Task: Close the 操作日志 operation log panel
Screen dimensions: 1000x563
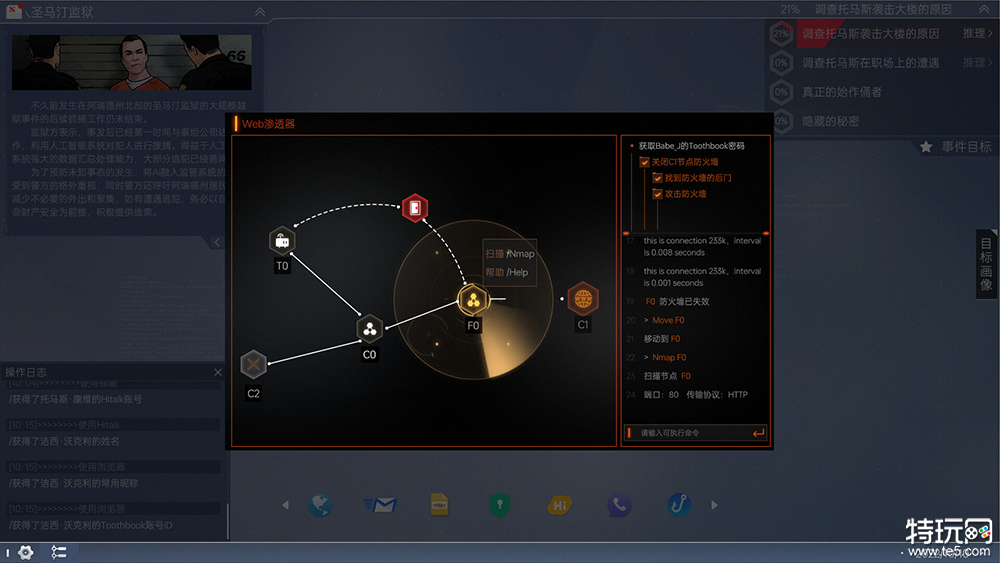Action: (x=218, y=373)
